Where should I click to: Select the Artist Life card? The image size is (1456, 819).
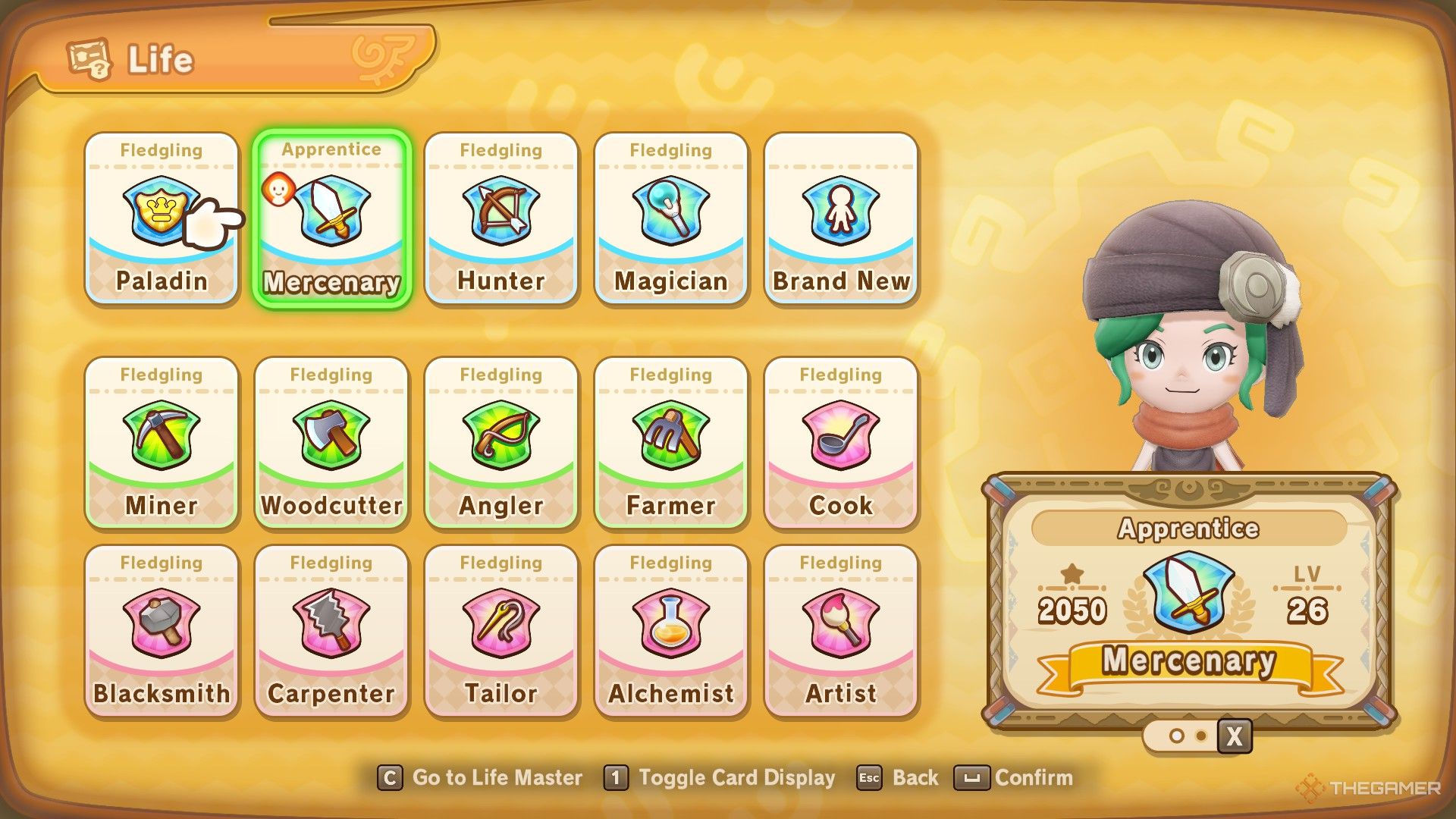[x=841, y=631]
